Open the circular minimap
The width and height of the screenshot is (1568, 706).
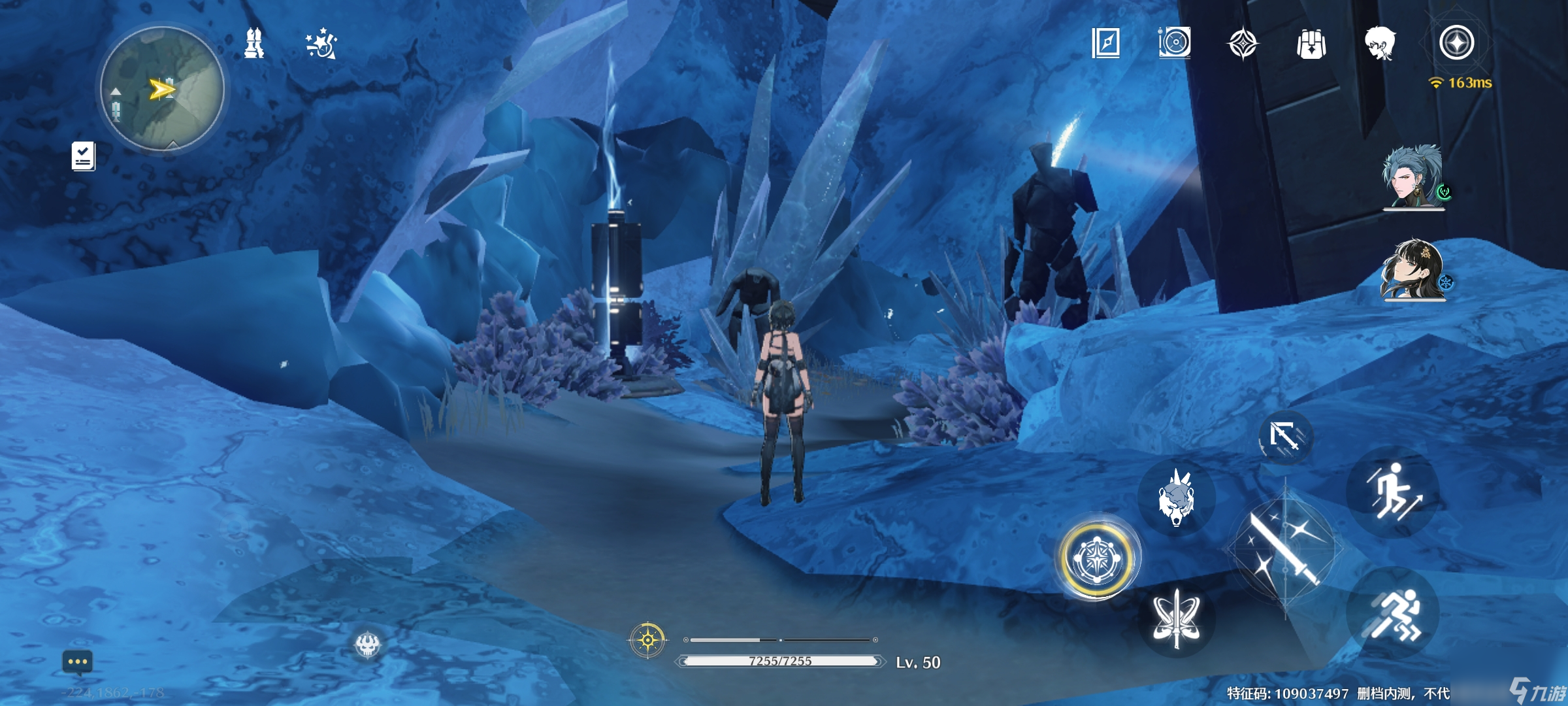pos(162,89)
